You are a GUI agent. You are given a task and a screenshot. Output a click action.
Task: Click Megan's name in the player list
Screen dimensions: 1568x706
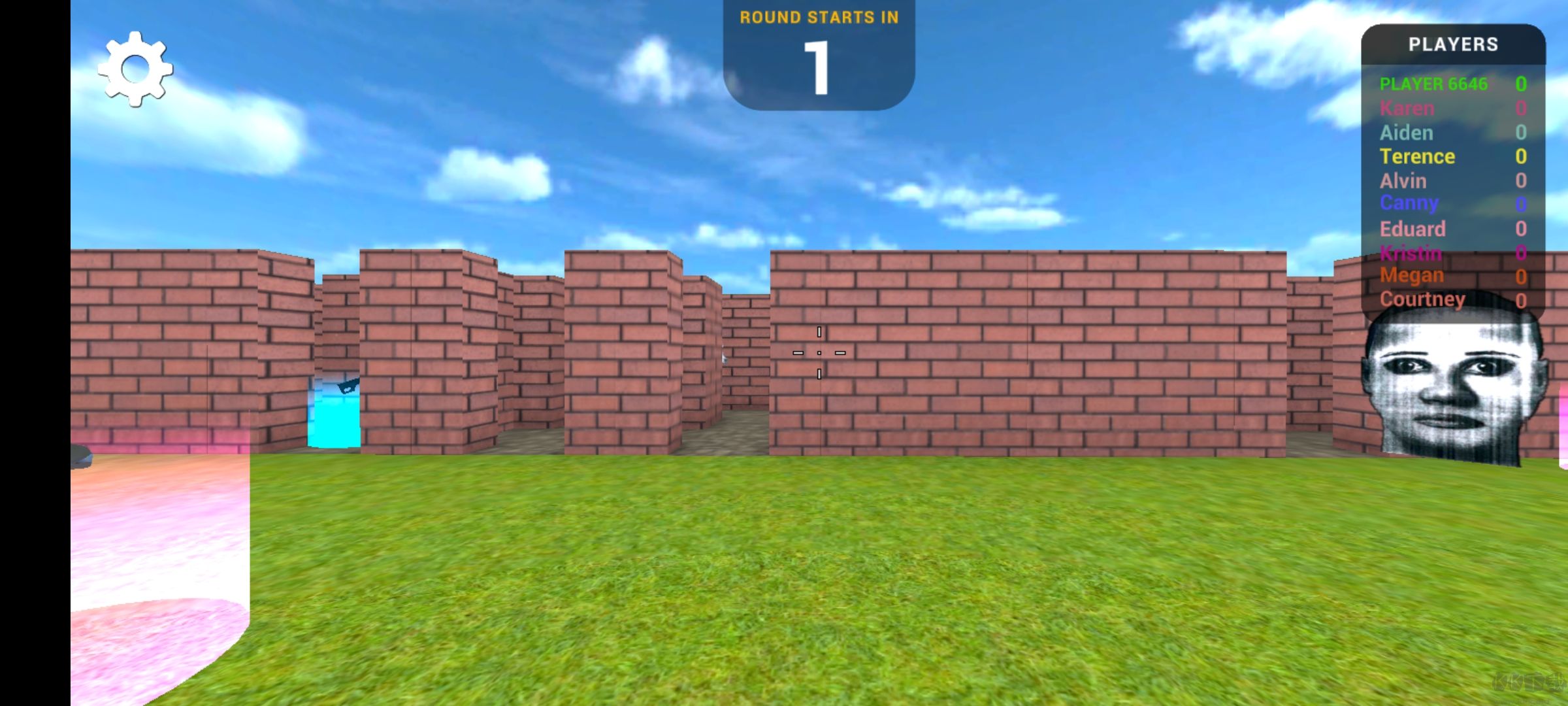[1412, 275]
